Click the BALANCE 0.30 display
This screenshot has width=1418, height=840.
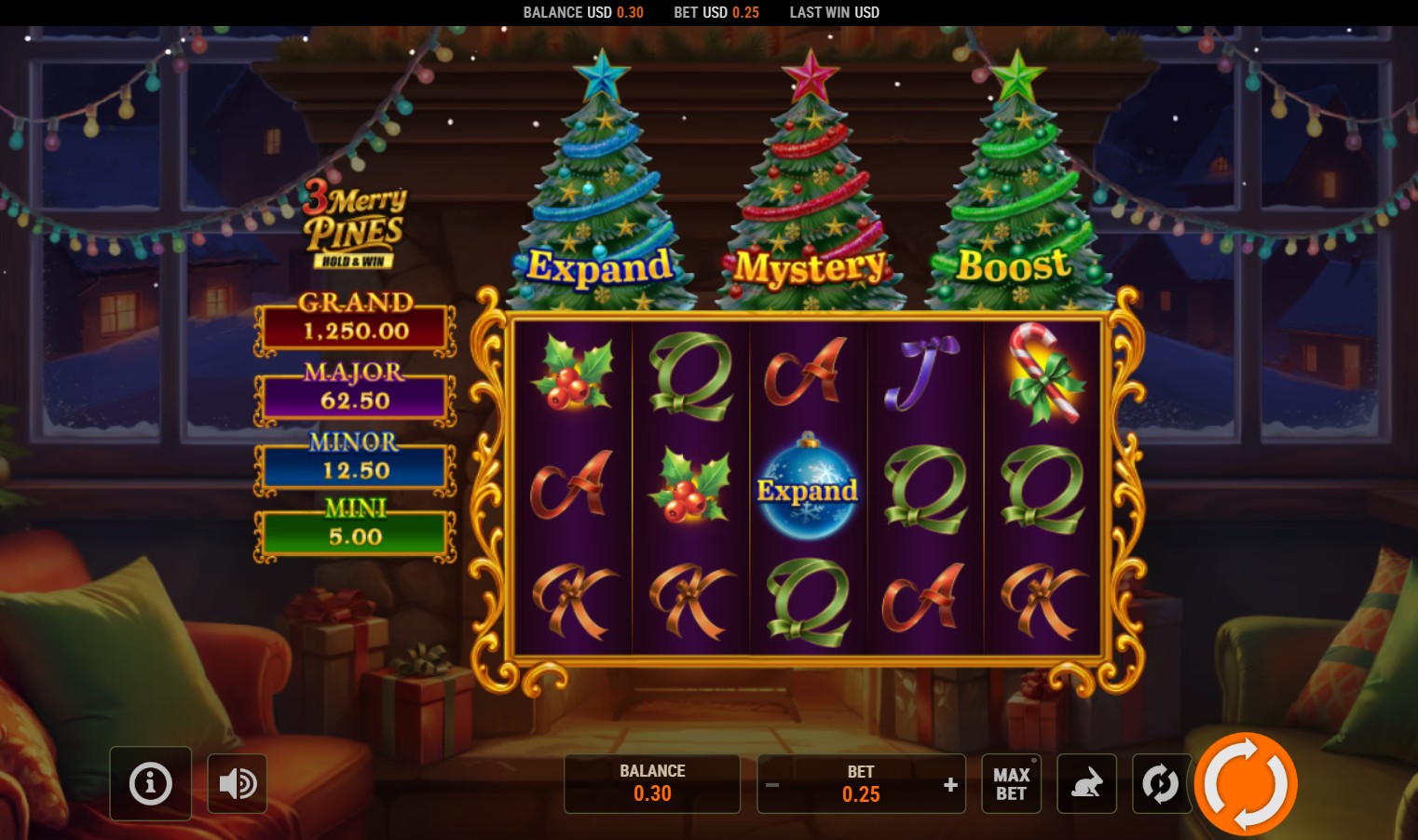652,783
